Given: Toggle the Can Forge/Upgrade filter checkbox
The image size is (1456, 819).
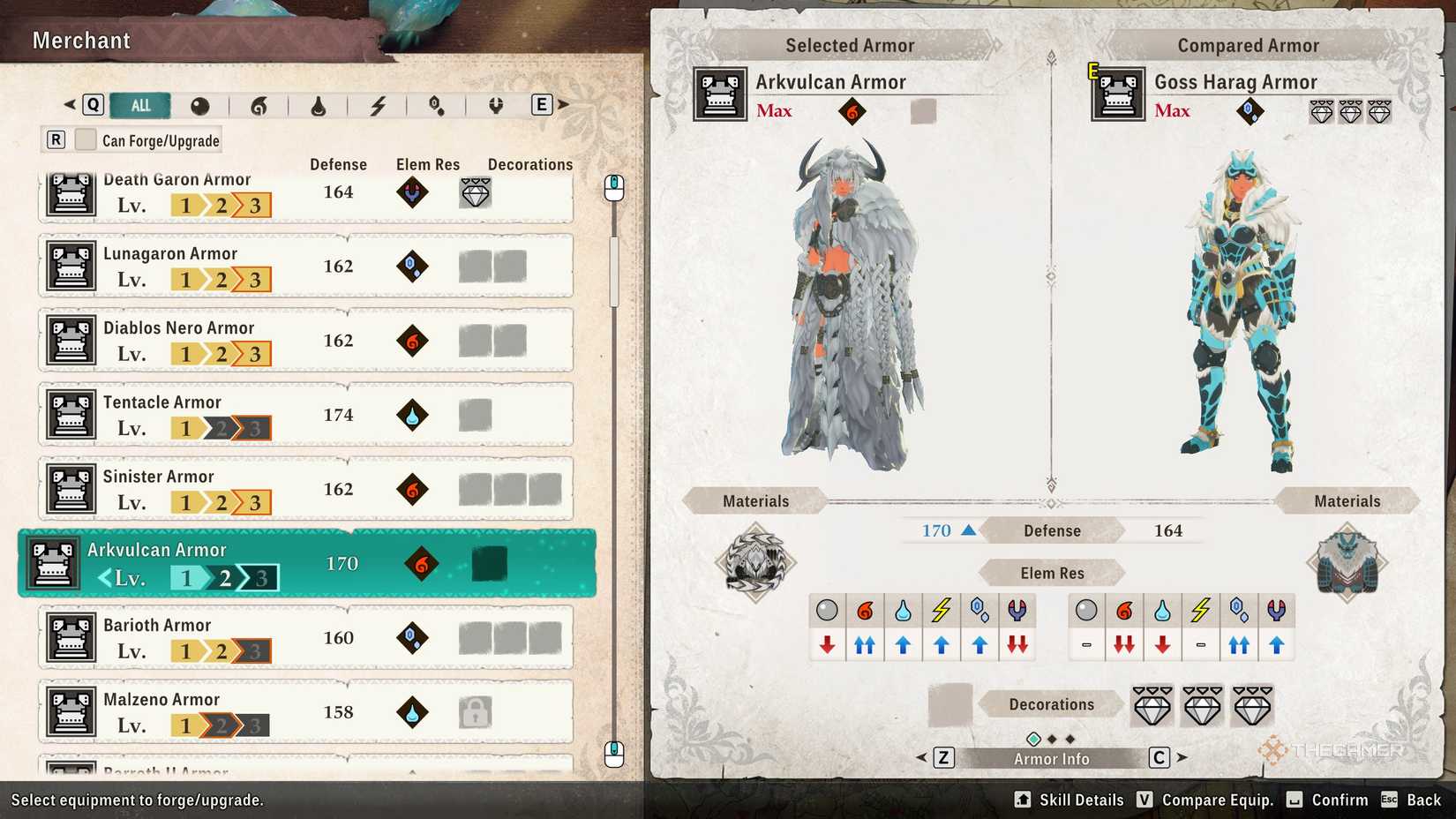Looking at the screenshot, I should coord(85,139).
